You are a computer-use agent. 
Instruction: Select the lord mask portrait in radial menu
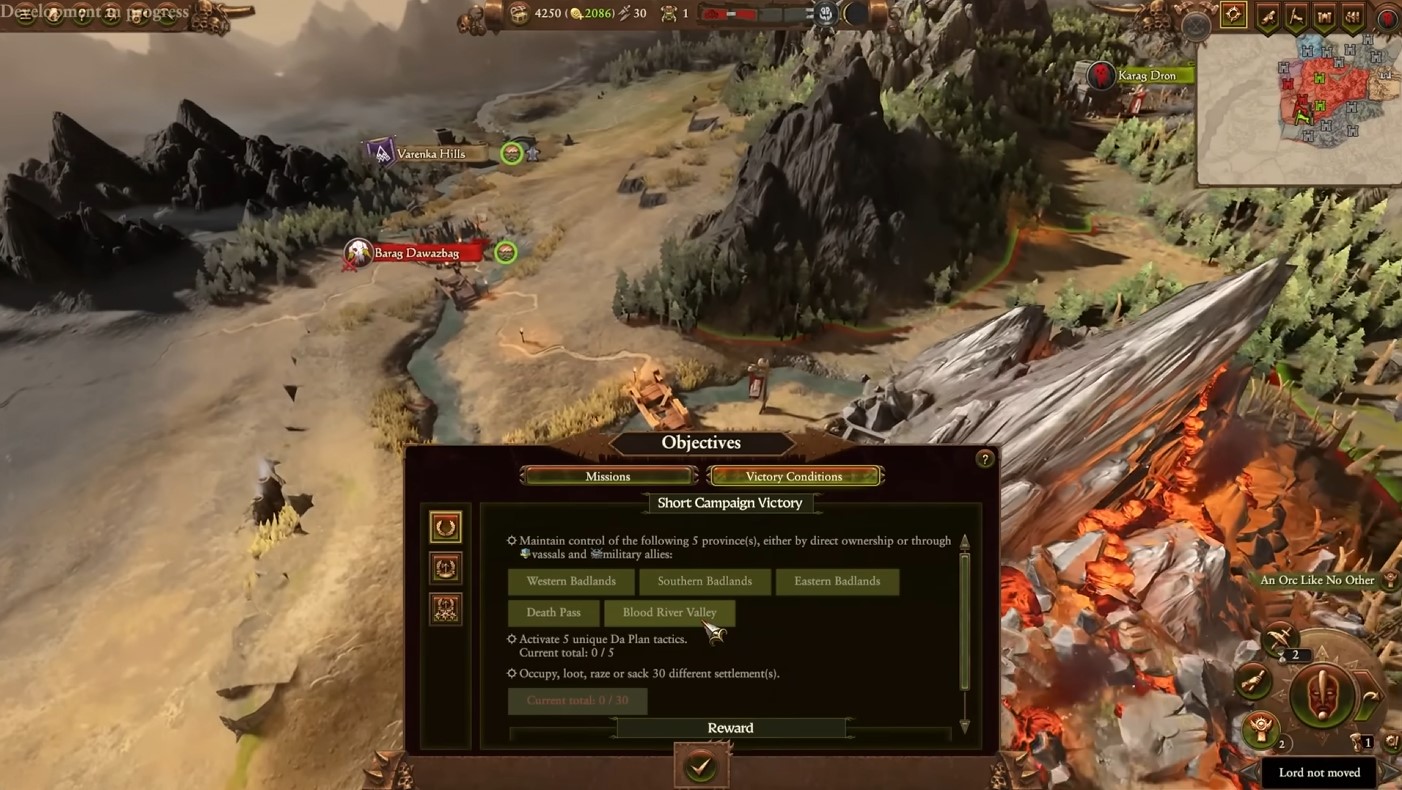point(1322,693)
